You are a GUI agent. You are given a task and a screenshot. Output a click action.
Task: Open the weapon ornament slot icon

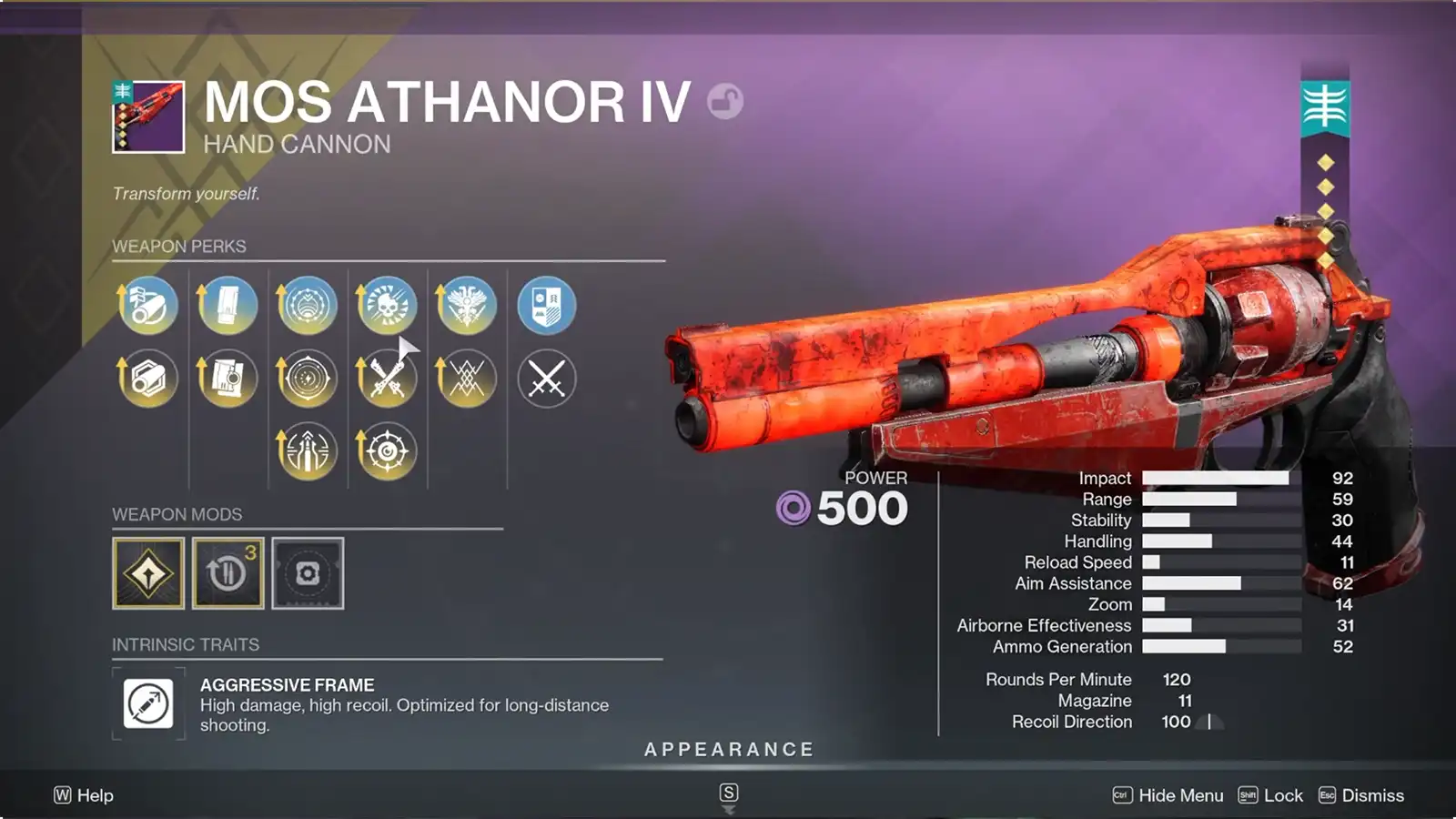(x=546, y=307)
